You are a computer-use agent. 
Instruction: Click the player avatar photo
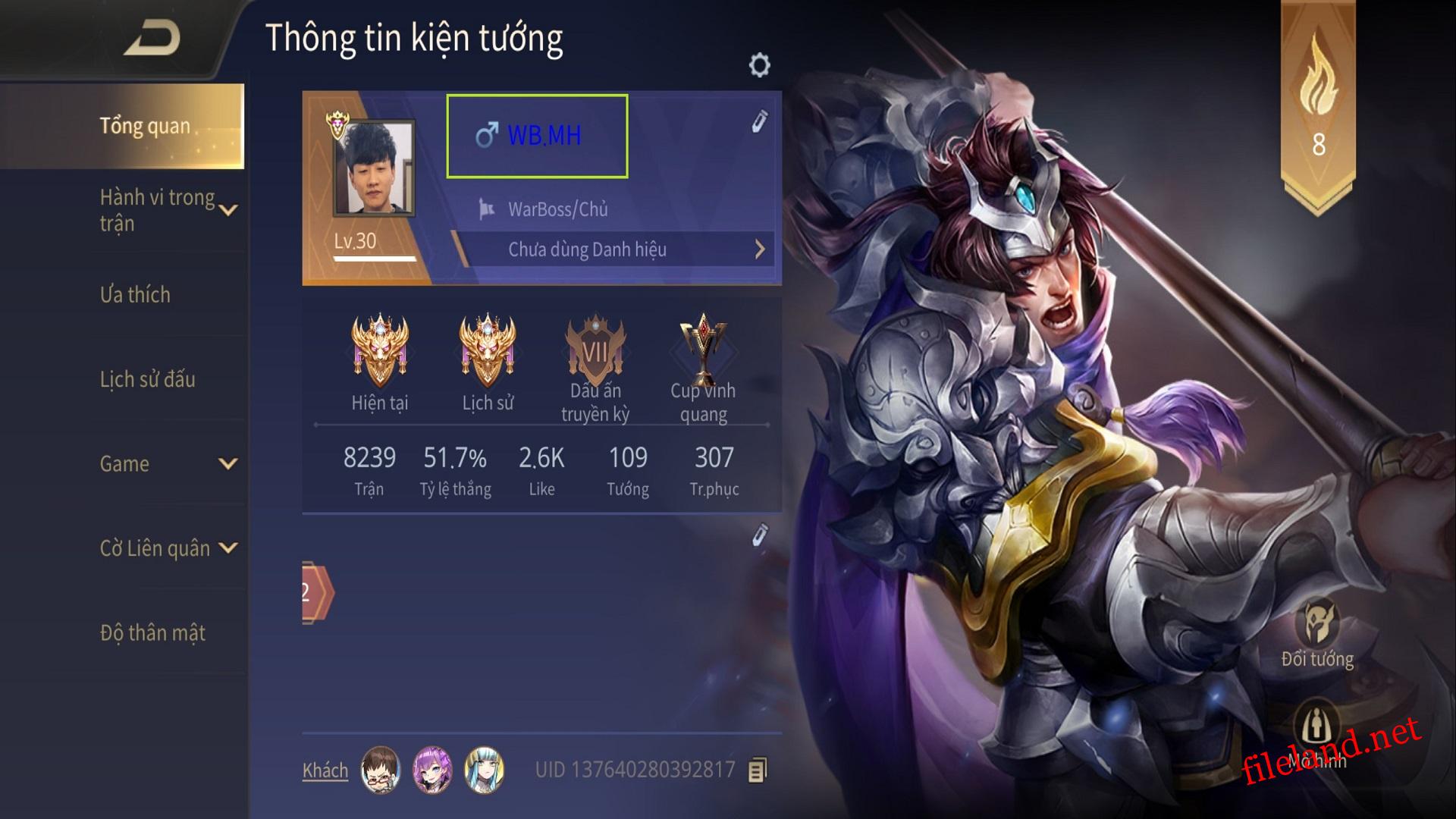(375, 168)
